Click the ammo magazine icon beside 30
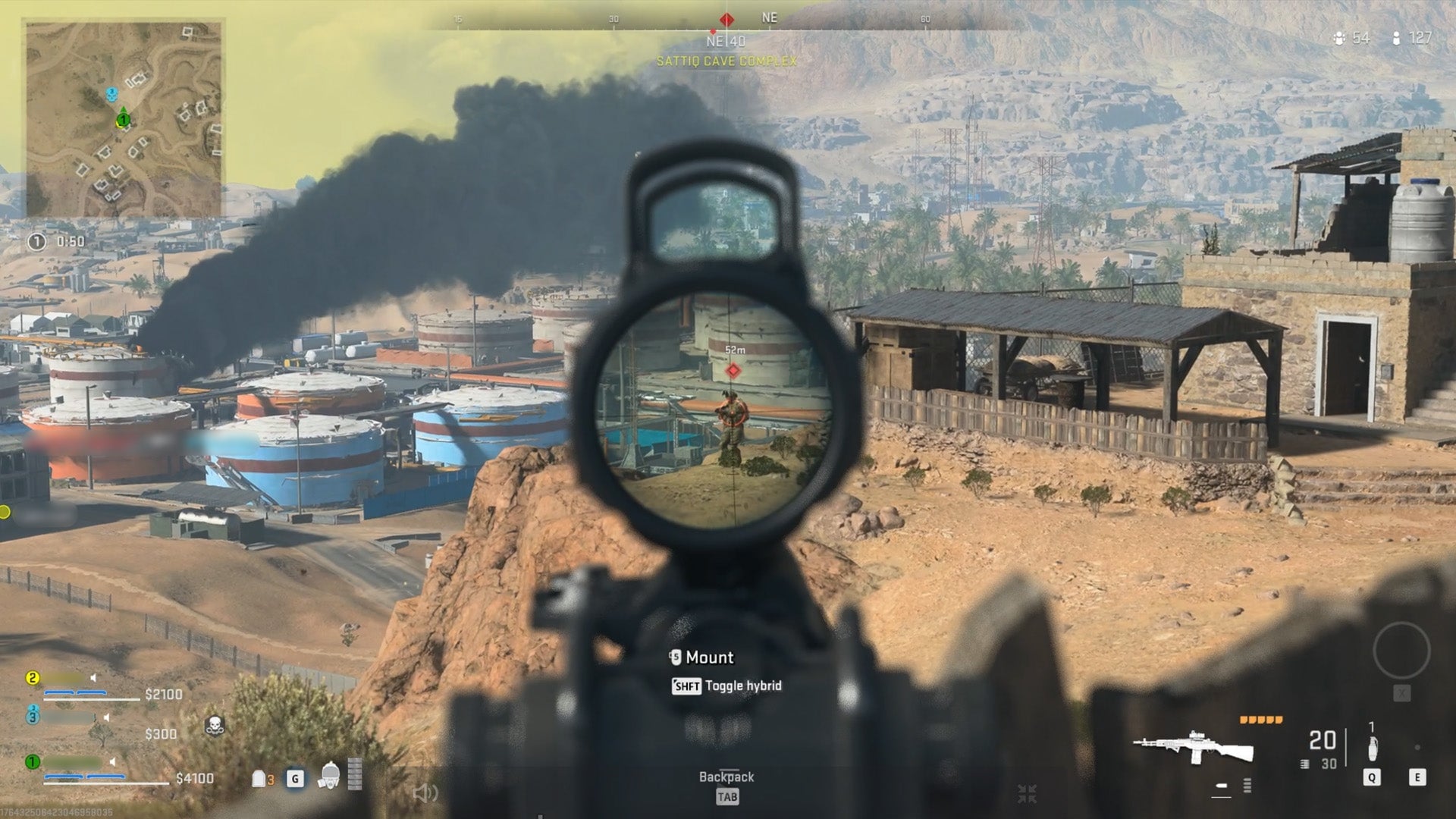Screen dimensions: 1456x819 1304,763
